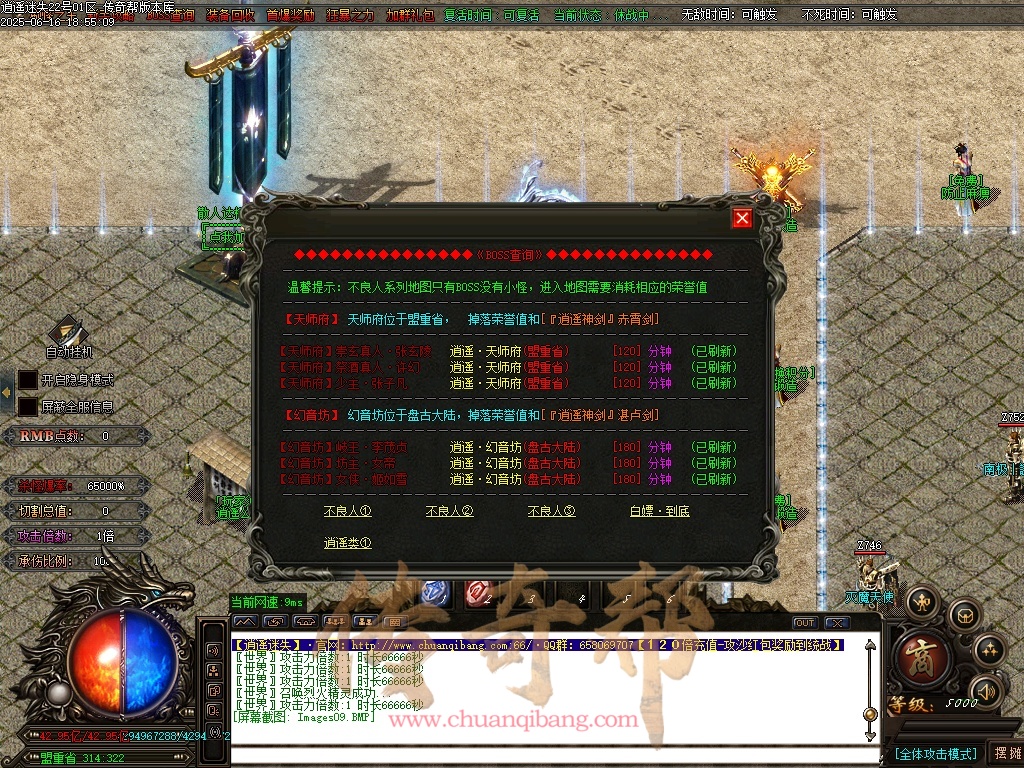Select the 不良人② link
The image size is (1024, 768).
coord(449,511)
